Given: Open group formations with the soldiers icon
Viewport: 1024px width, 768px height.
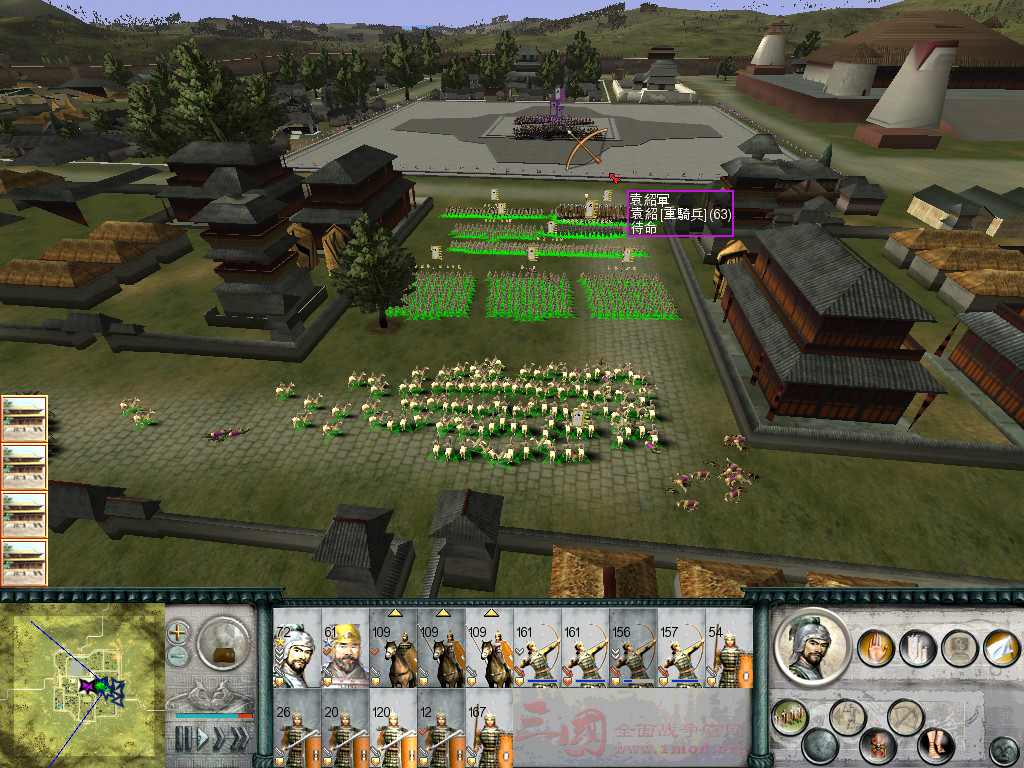Looking at the screenshot, I should [x=789, y=716].
